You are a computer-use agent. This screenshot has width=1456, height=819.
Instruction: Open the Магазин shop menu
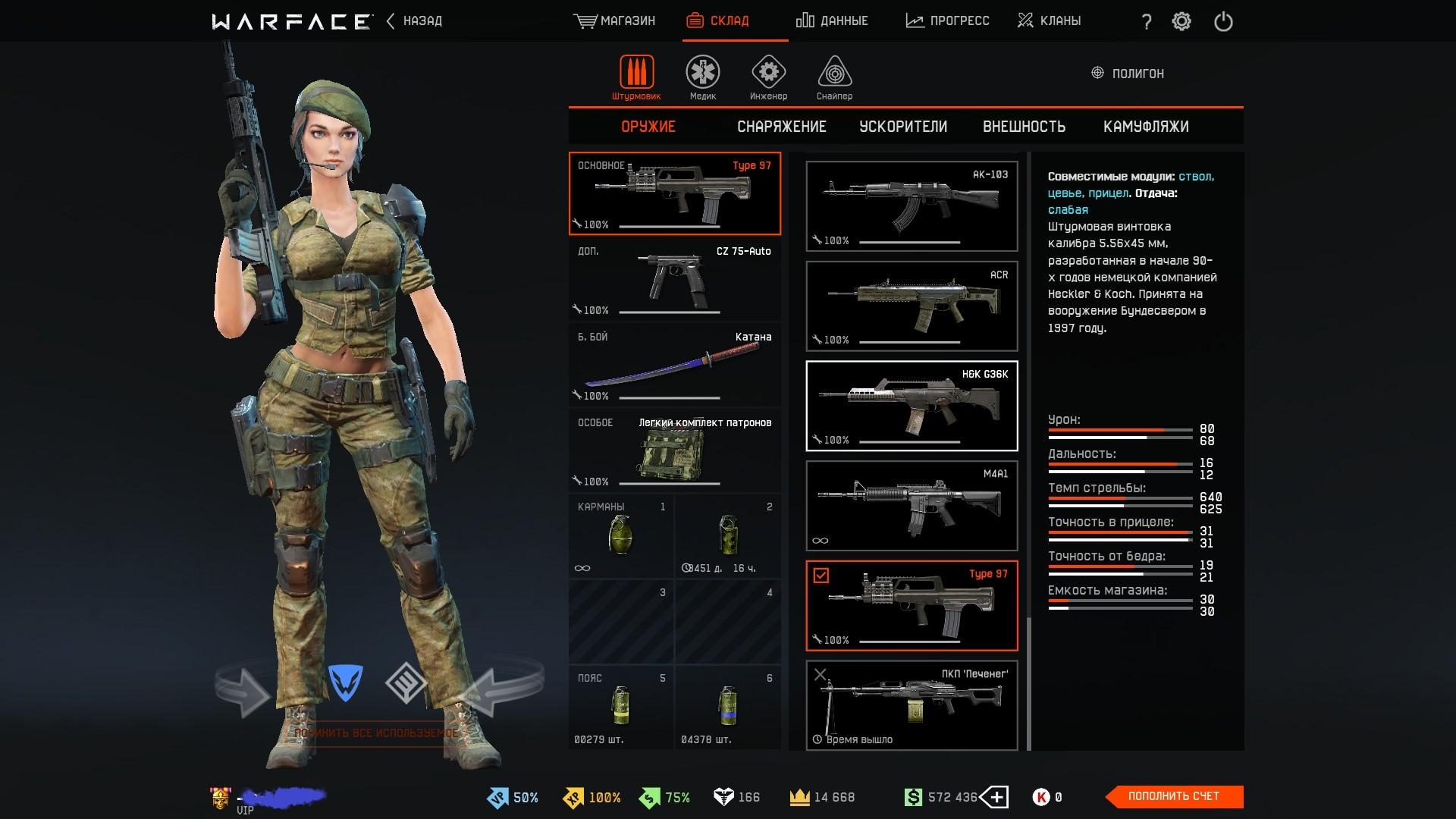(614, 21)
